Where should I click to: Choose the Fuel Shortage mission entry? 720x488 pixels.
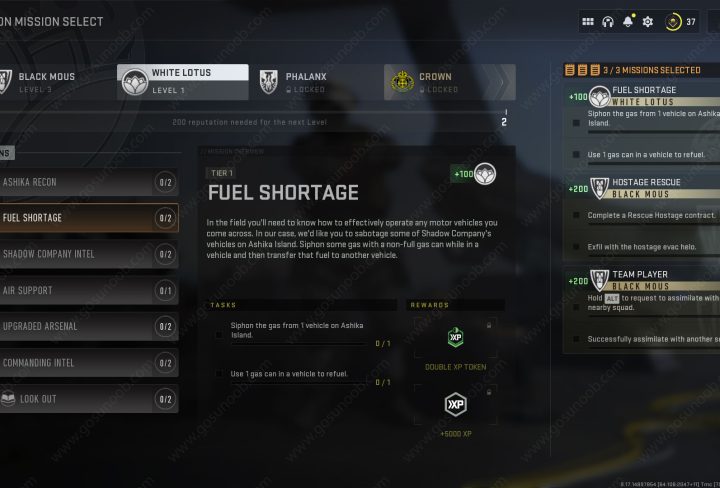88,218
